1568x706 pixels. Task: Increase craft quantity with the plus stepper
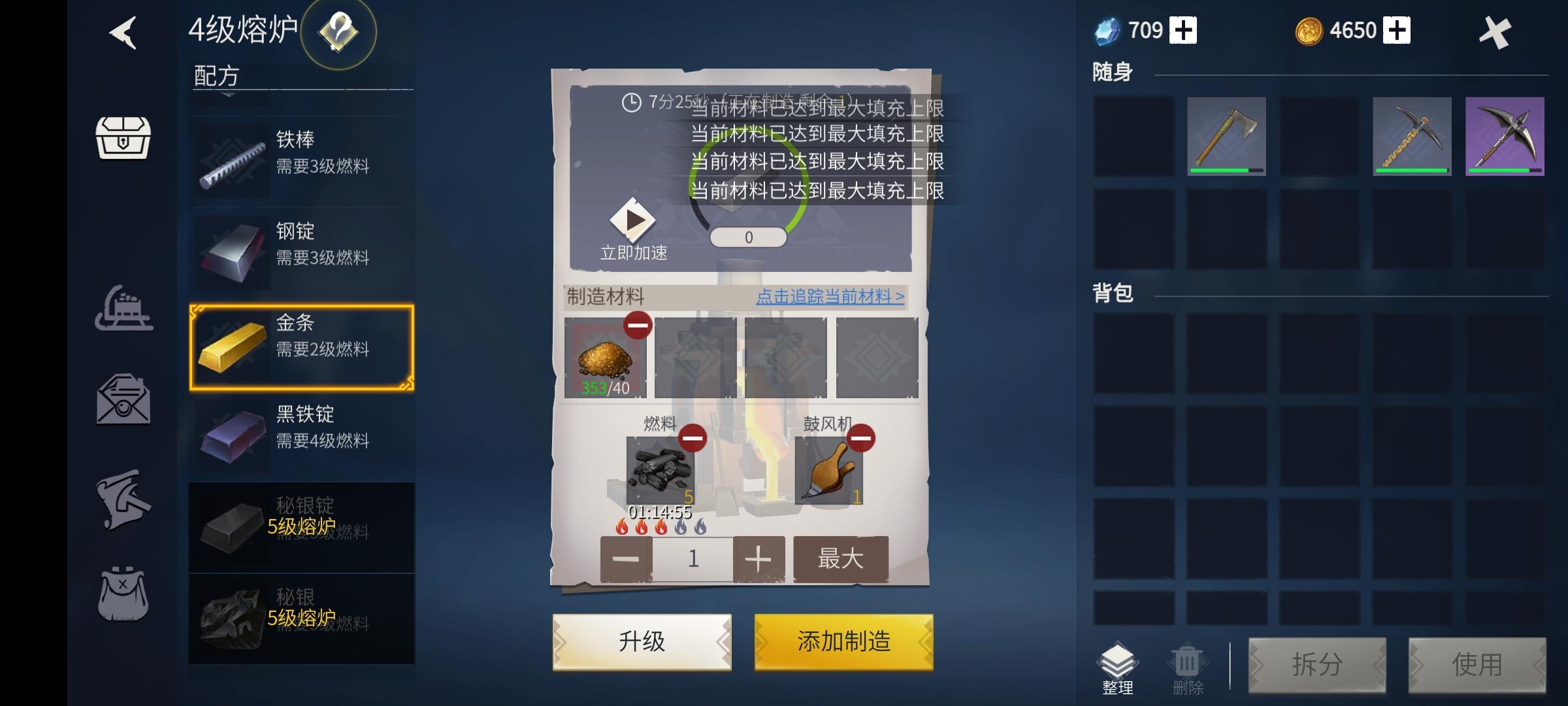tap(758, 559)
